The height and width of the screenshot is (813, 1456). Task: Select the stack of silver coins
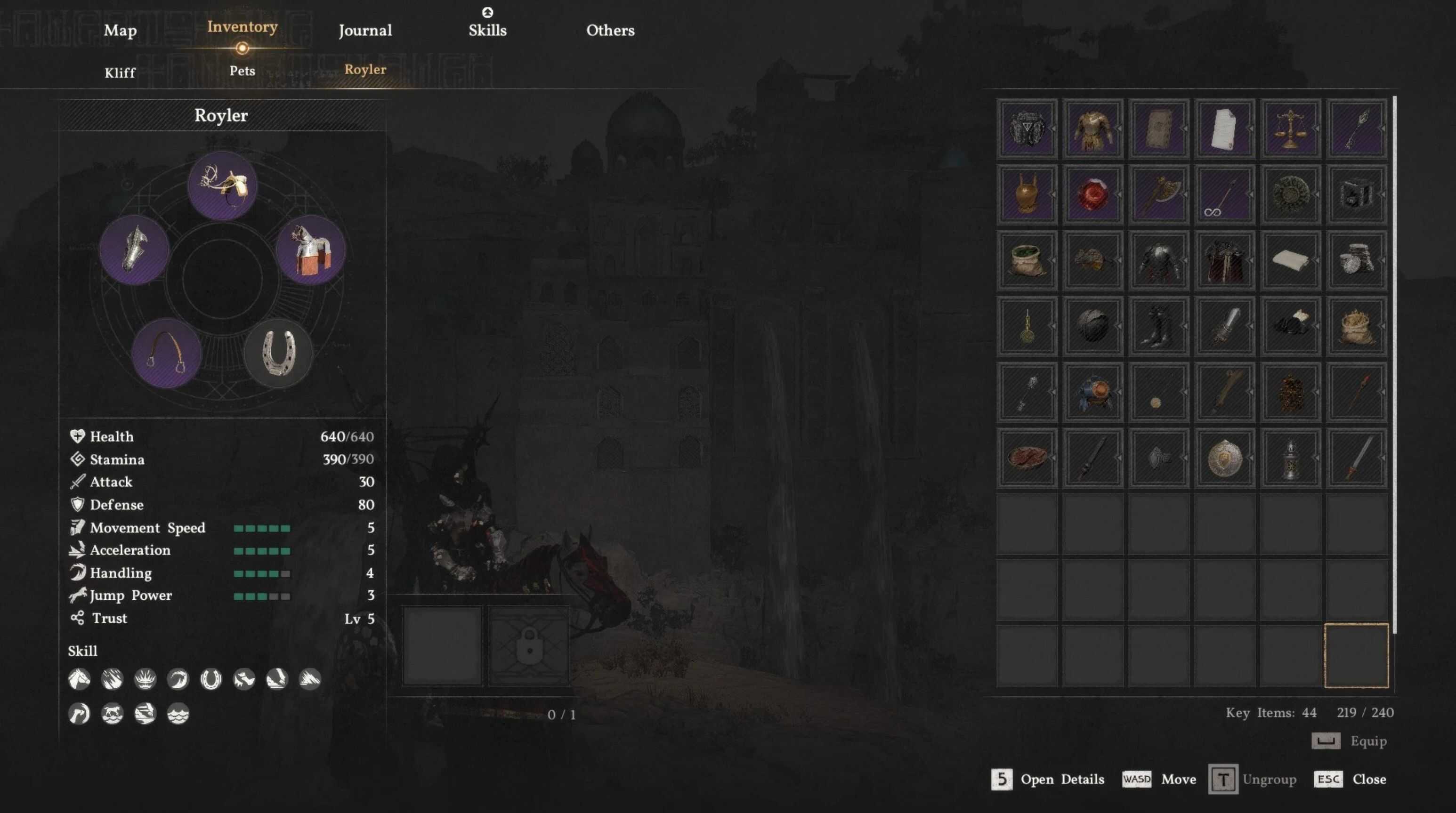[1355, 260]
